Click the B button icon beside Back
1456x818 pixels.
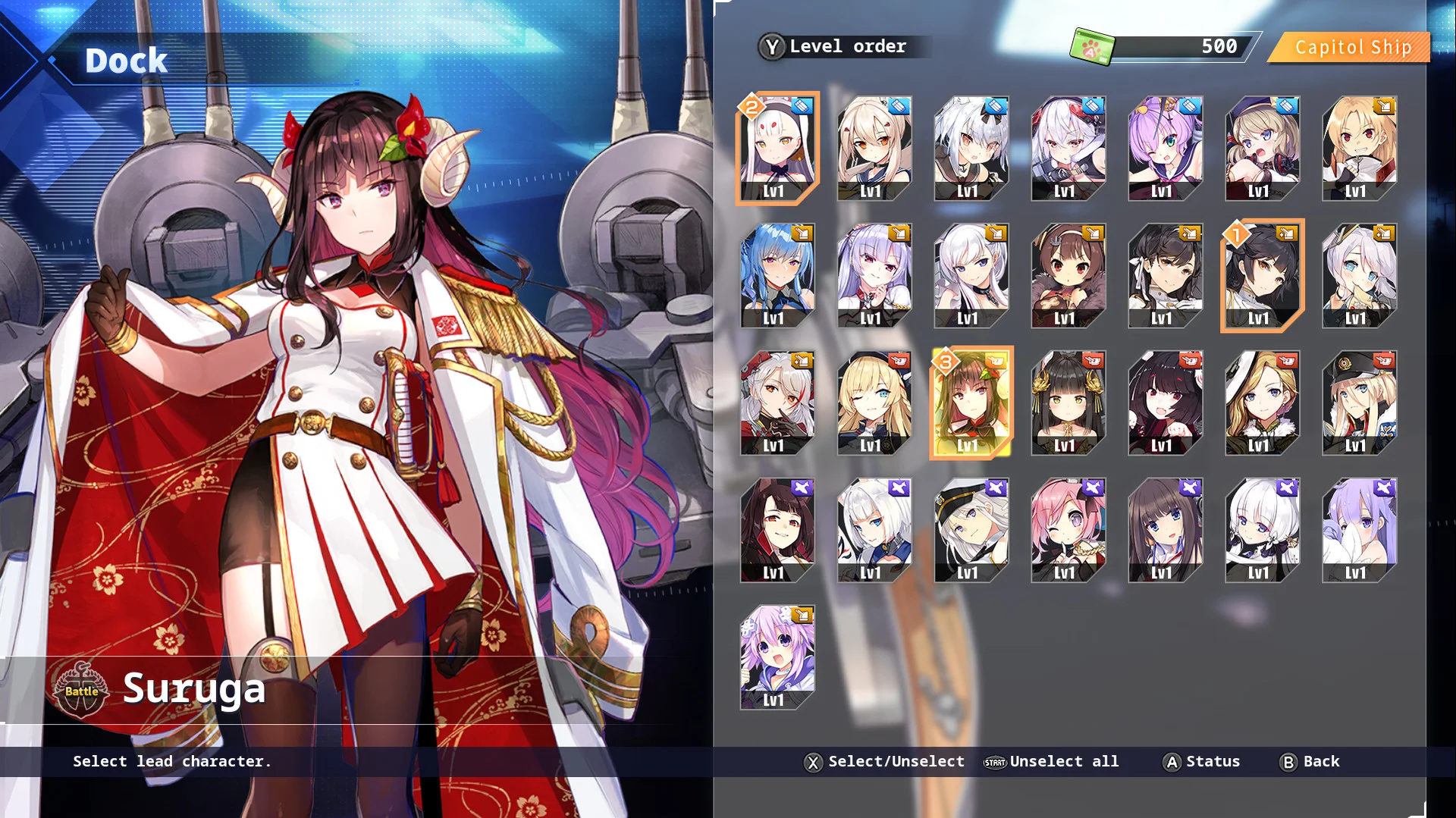[x=1288, y=762]
